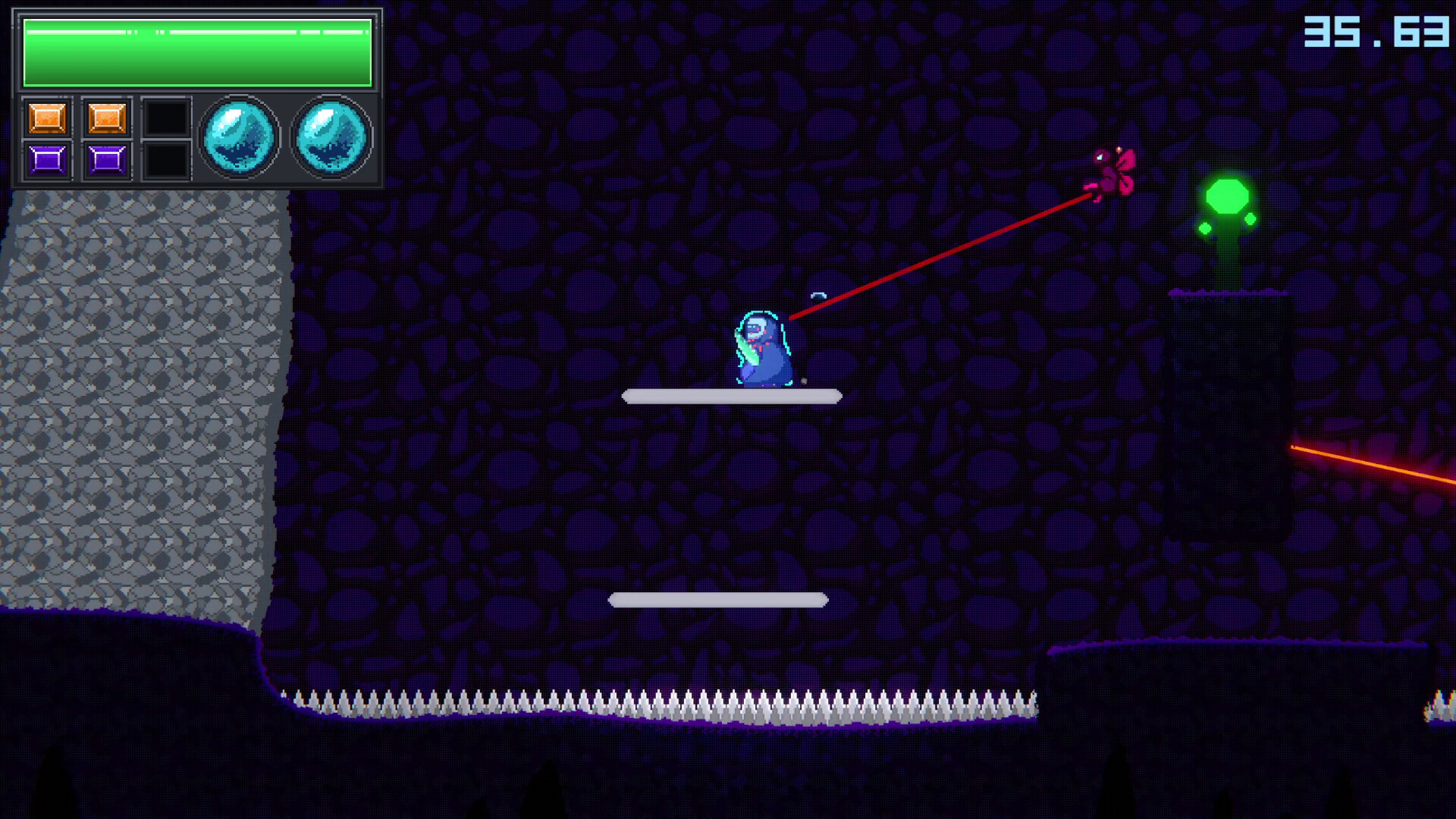This screenshot has width=1456, height=819.
Task: Select the second orange gem icon
Action: [x=106, y=118]
